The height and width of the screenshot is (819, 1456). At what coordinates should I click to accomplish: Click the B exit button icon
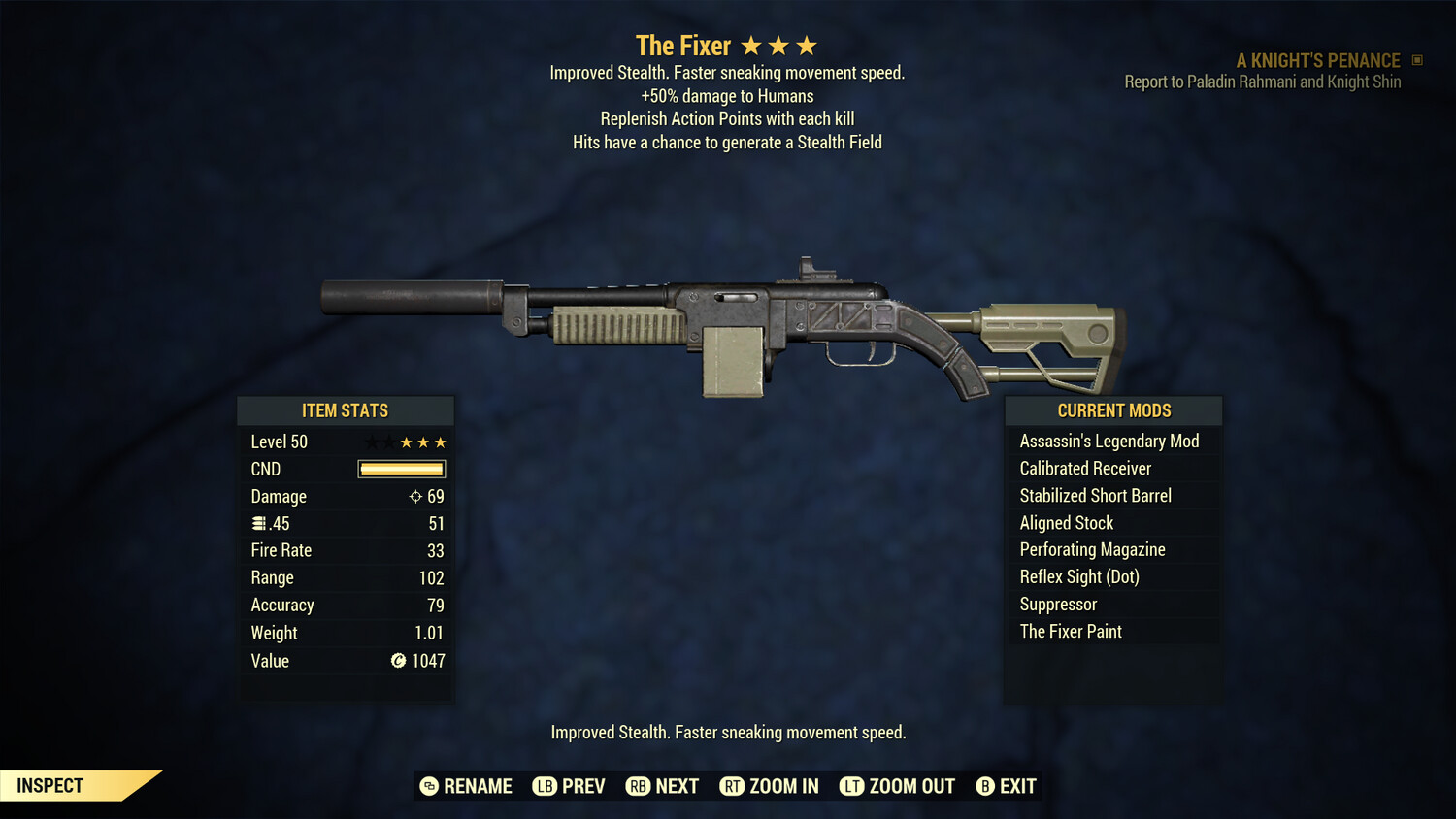(985, 786)
